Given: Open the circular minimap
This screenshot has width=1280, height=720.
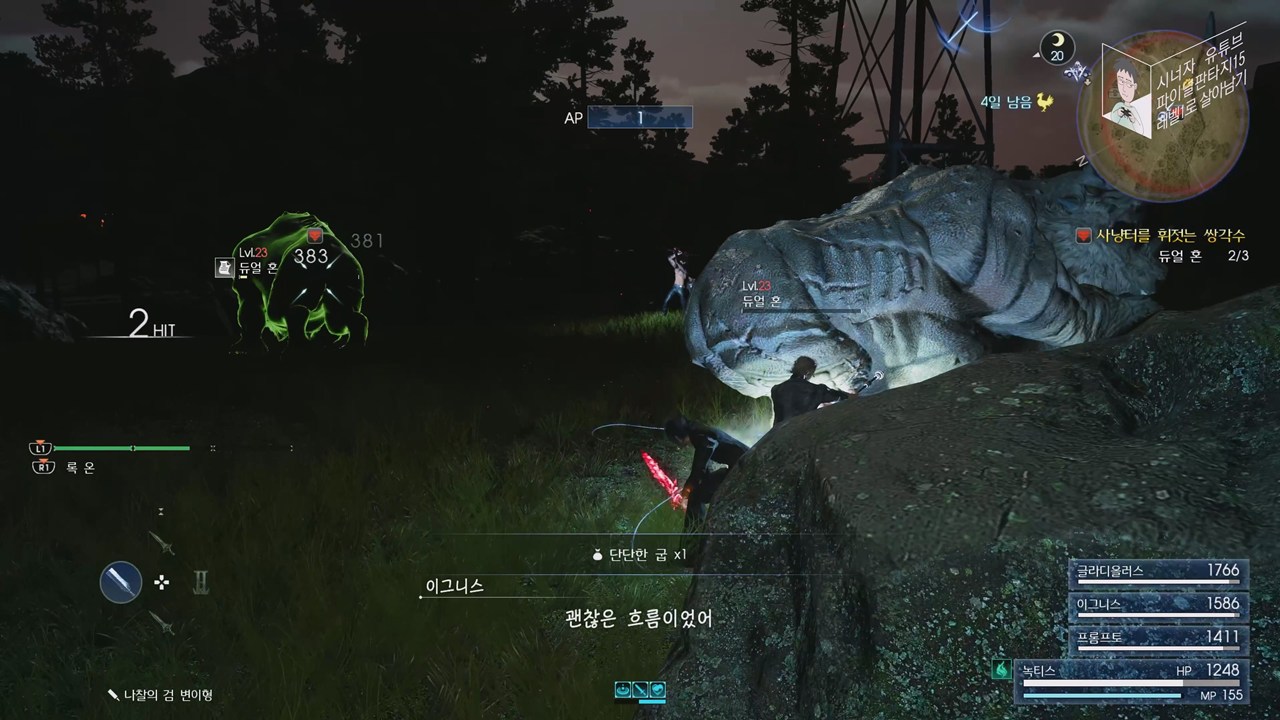Looking at the screenshot, I should coord(1162,105).
